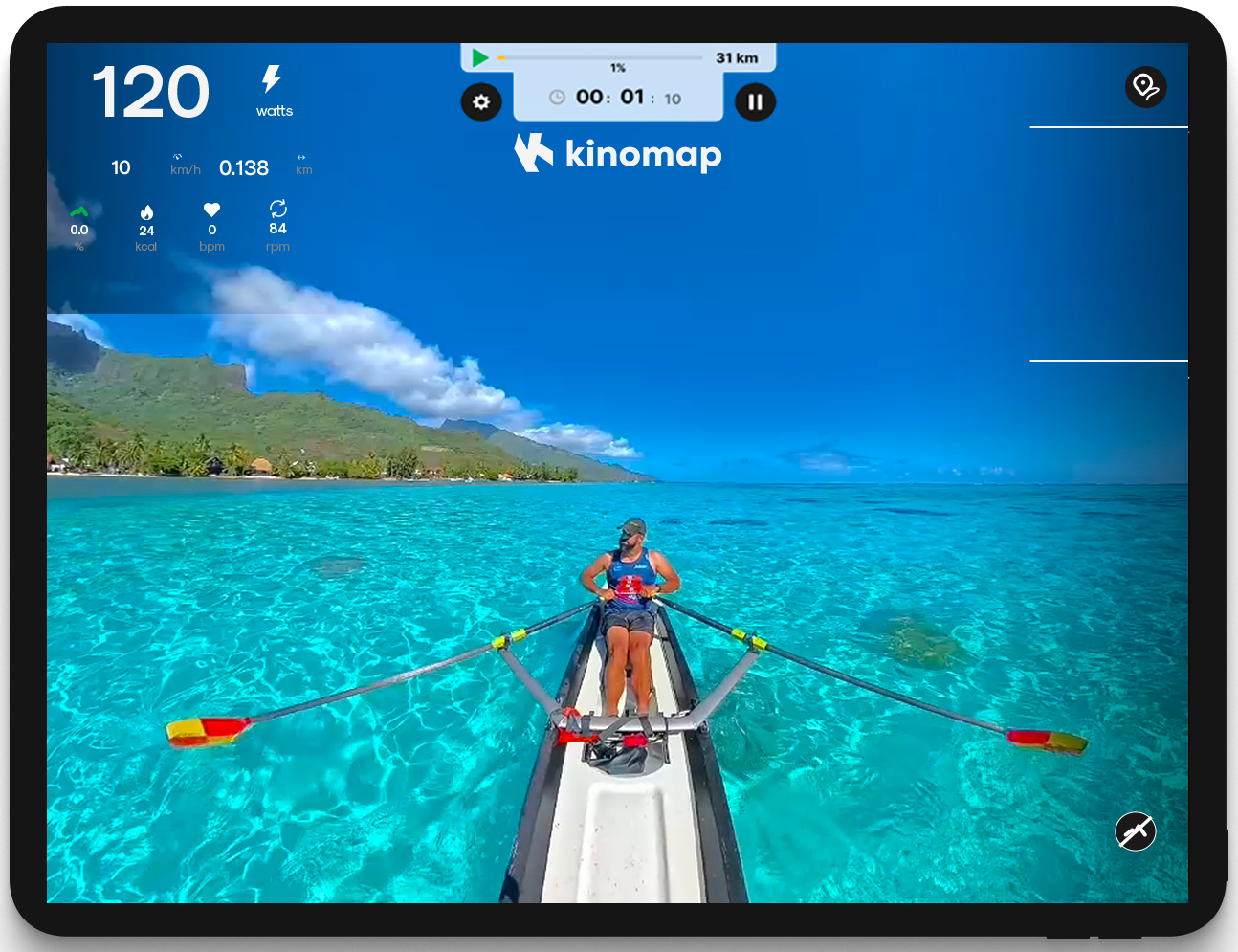Click the heart rate icon showing 0 bpm

click(211, 210)
